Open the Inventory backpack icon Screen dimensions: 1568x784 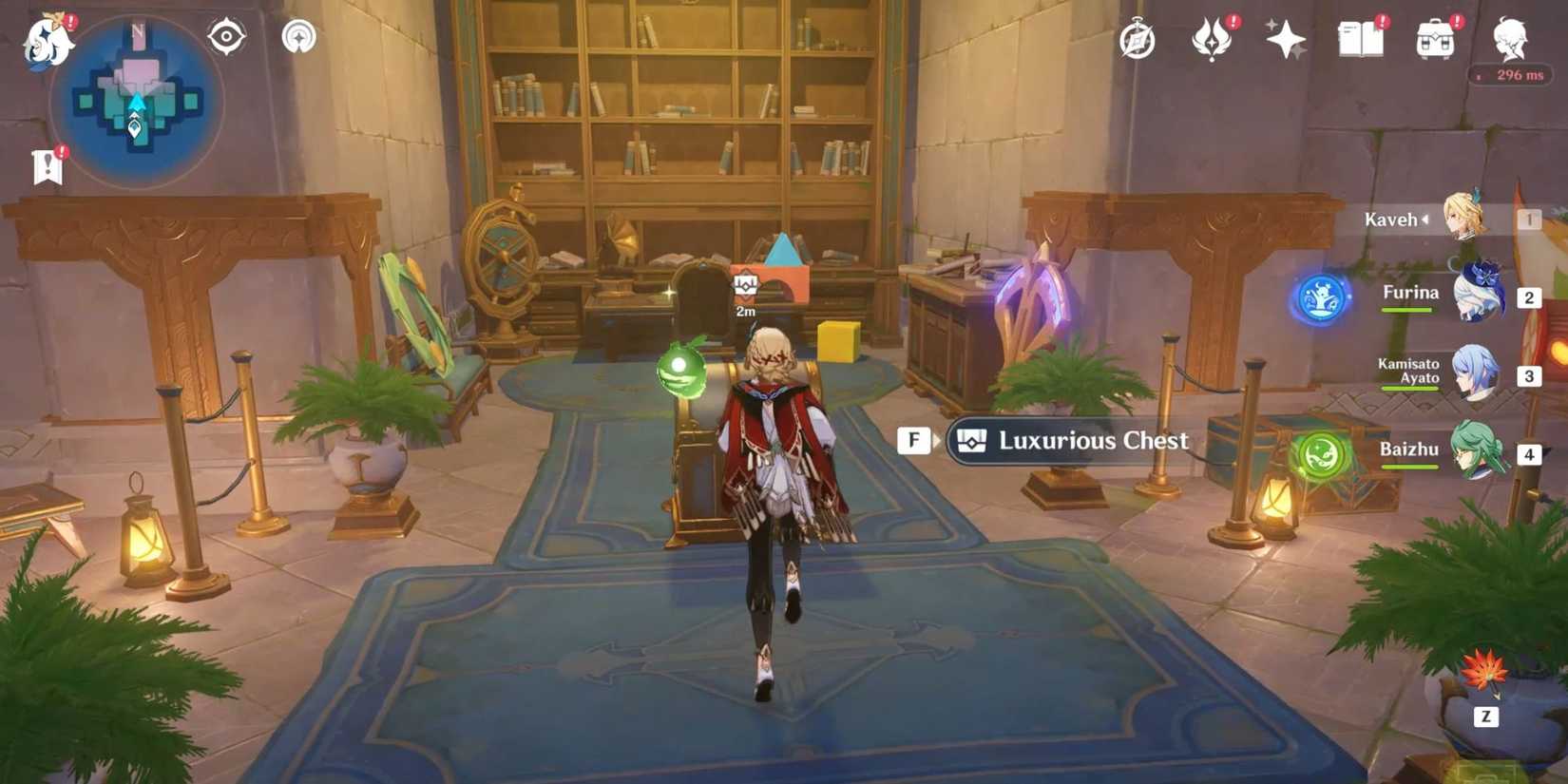1436,38
